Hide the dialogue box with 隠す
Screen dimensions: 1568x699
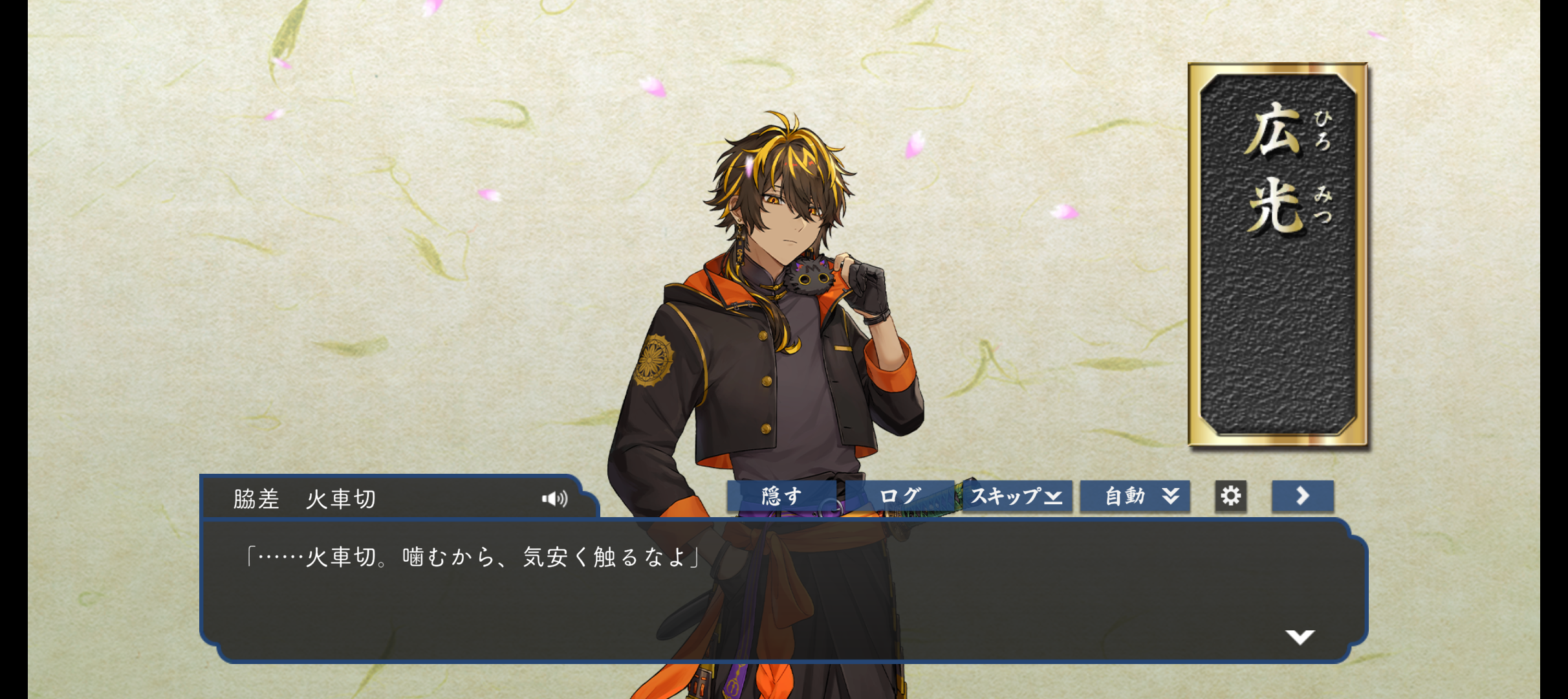(x=782, y=496)
